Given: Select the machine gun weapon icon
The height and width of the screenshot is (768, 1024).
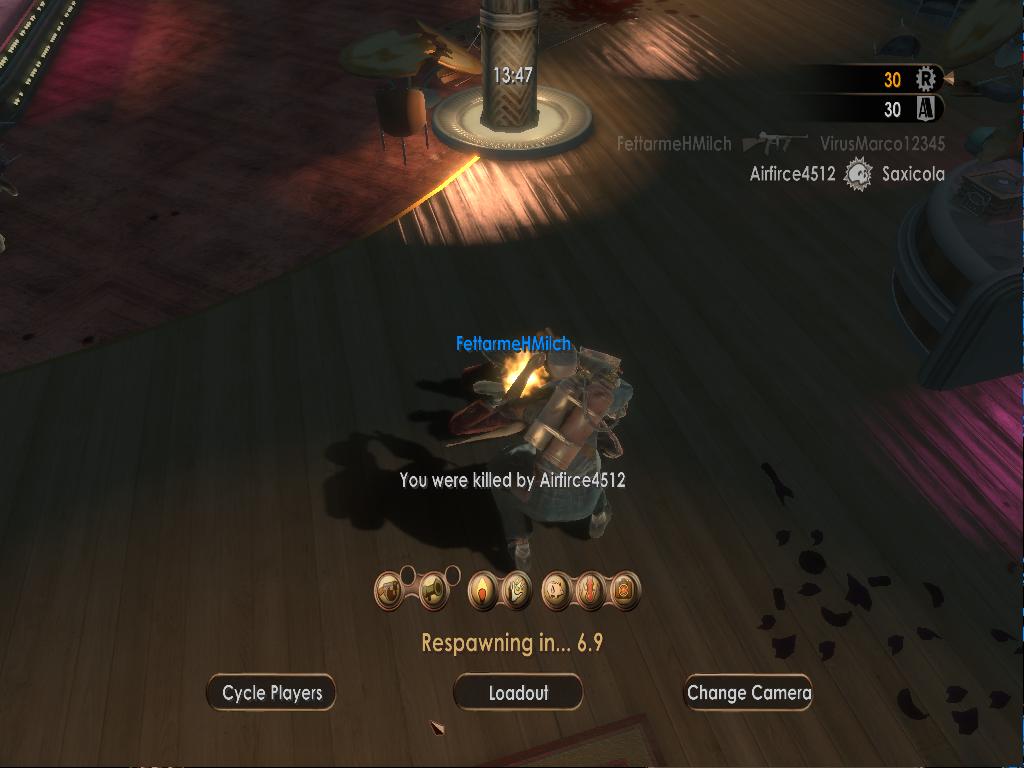Looking at the screenshot, I should tap(390, 592).
